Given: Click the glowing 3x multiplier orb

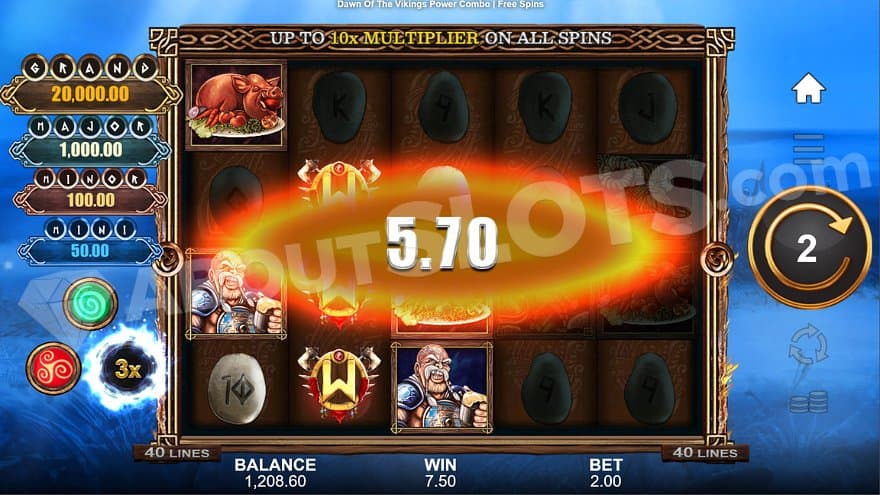Looking at the screenshot, I should pyautogui.click(x=125, y=367).
